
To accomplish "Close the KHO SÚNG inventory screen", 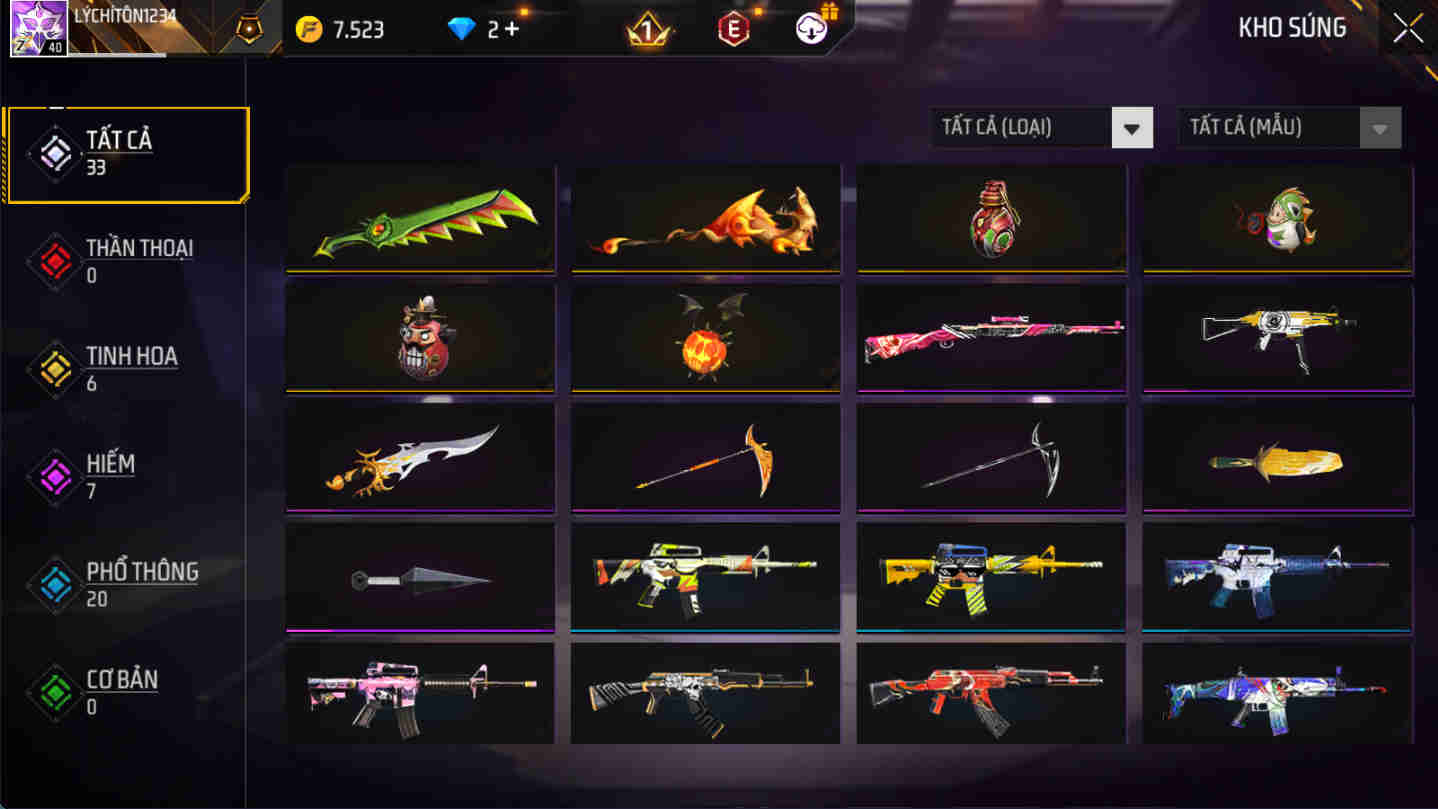I will coord(1407,27).
